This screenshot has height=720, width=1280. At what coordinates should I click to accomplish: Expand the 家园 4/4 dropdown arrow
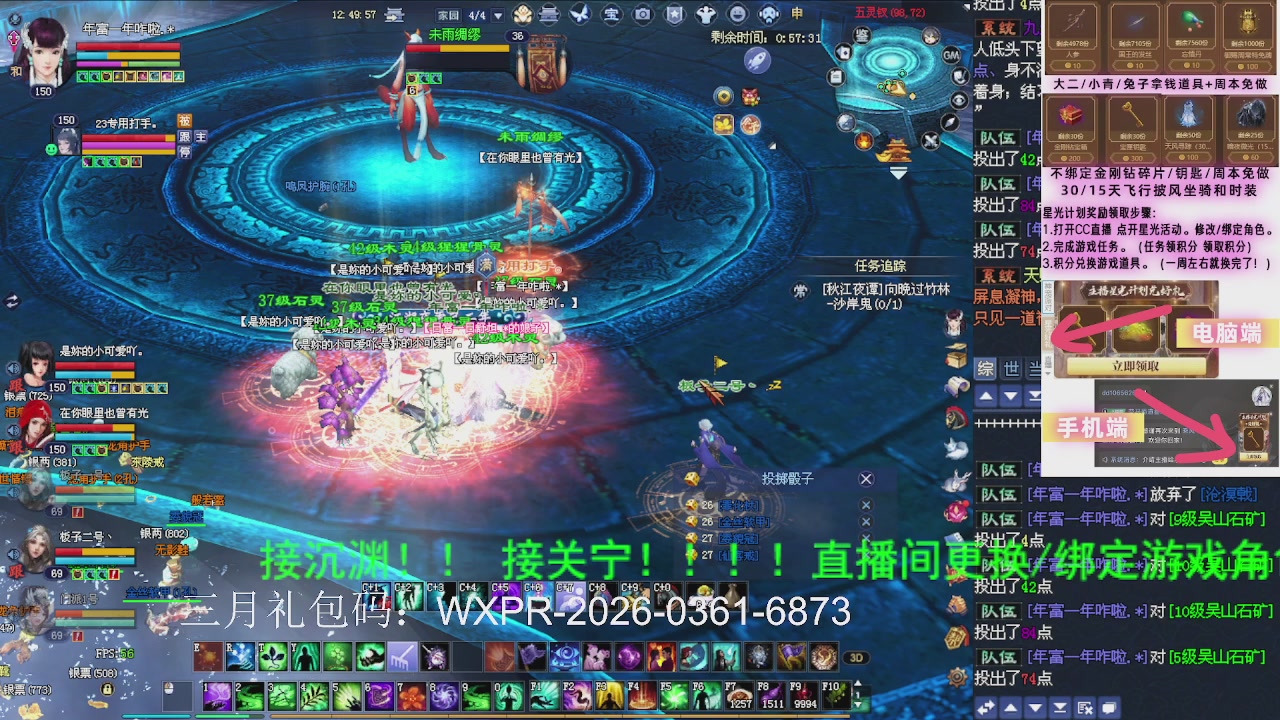point(497,14)
